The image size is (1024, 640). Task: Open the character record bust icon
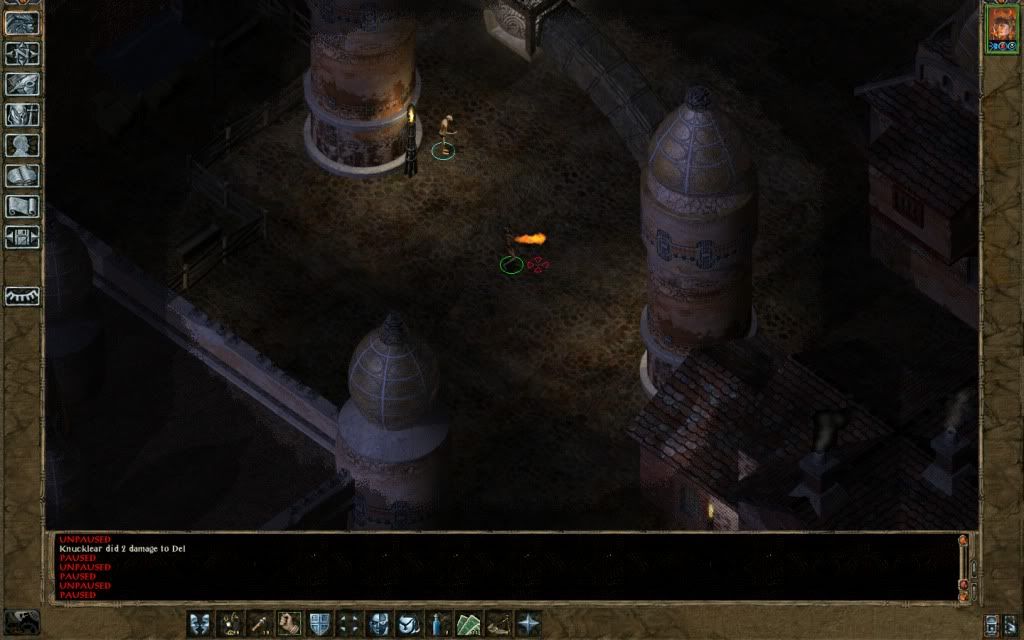(22, 145)
